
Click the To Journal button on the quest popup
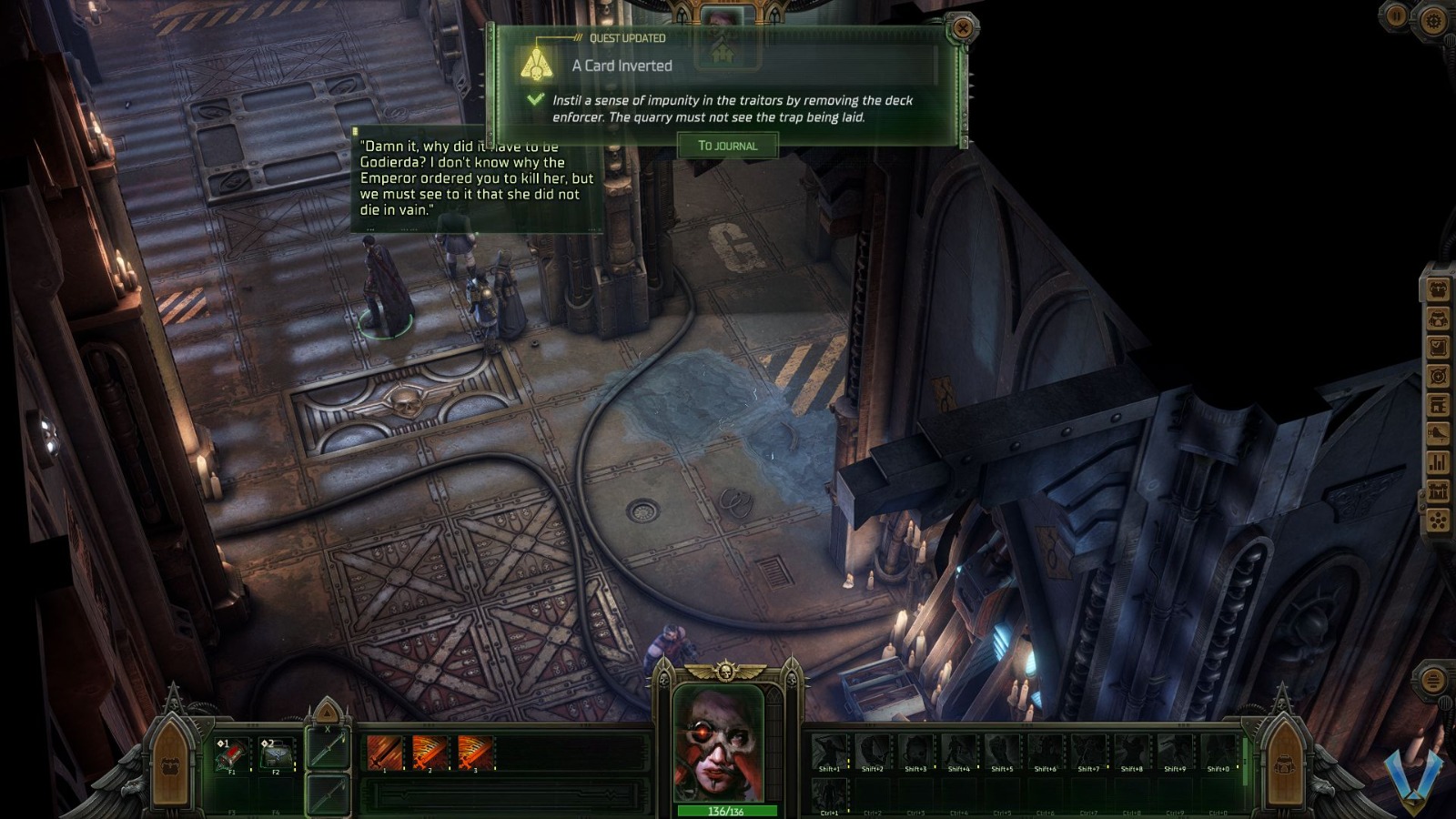tap(727, 146)
